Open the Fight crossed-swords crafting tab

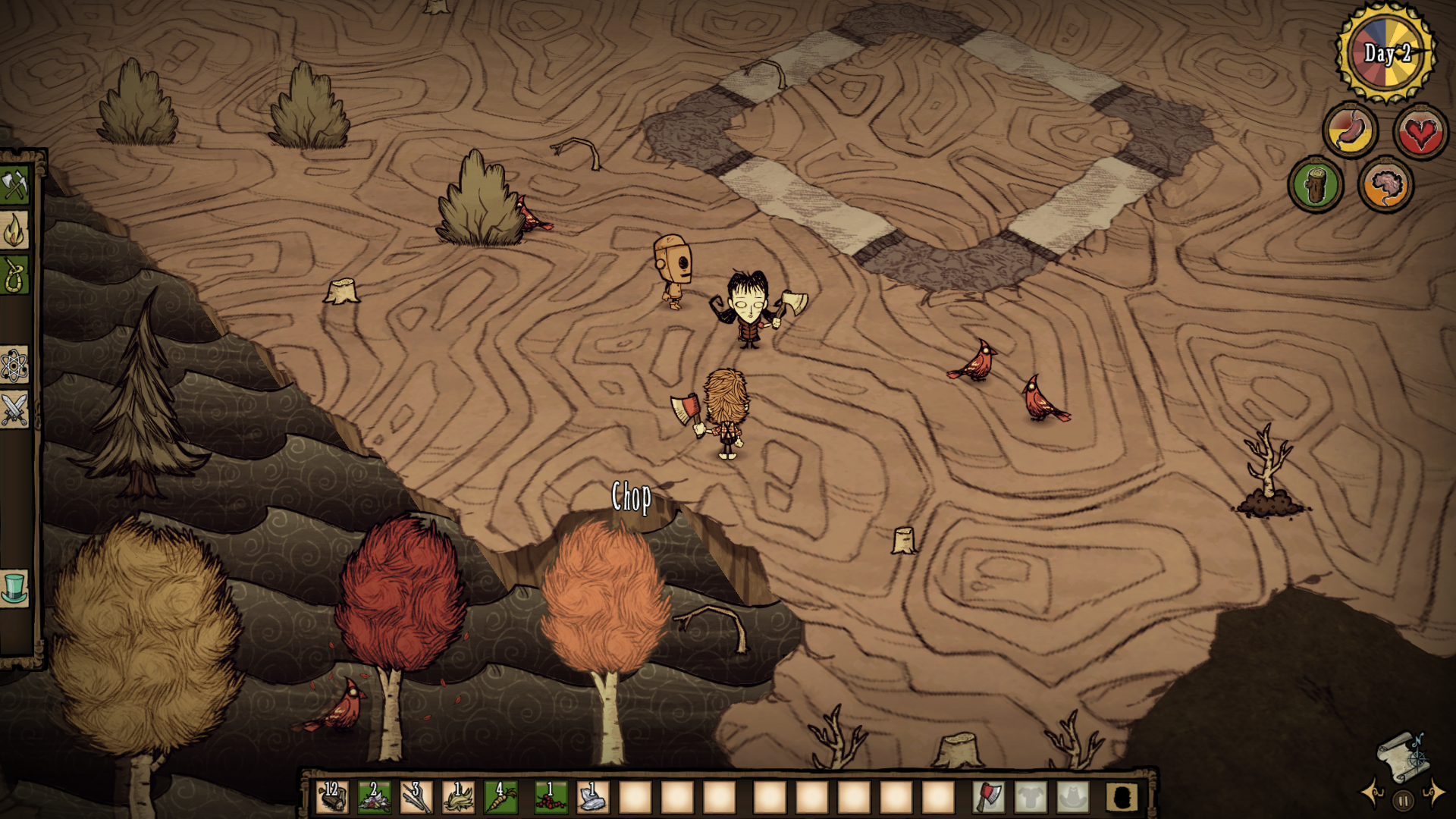(x=14, y=410)
